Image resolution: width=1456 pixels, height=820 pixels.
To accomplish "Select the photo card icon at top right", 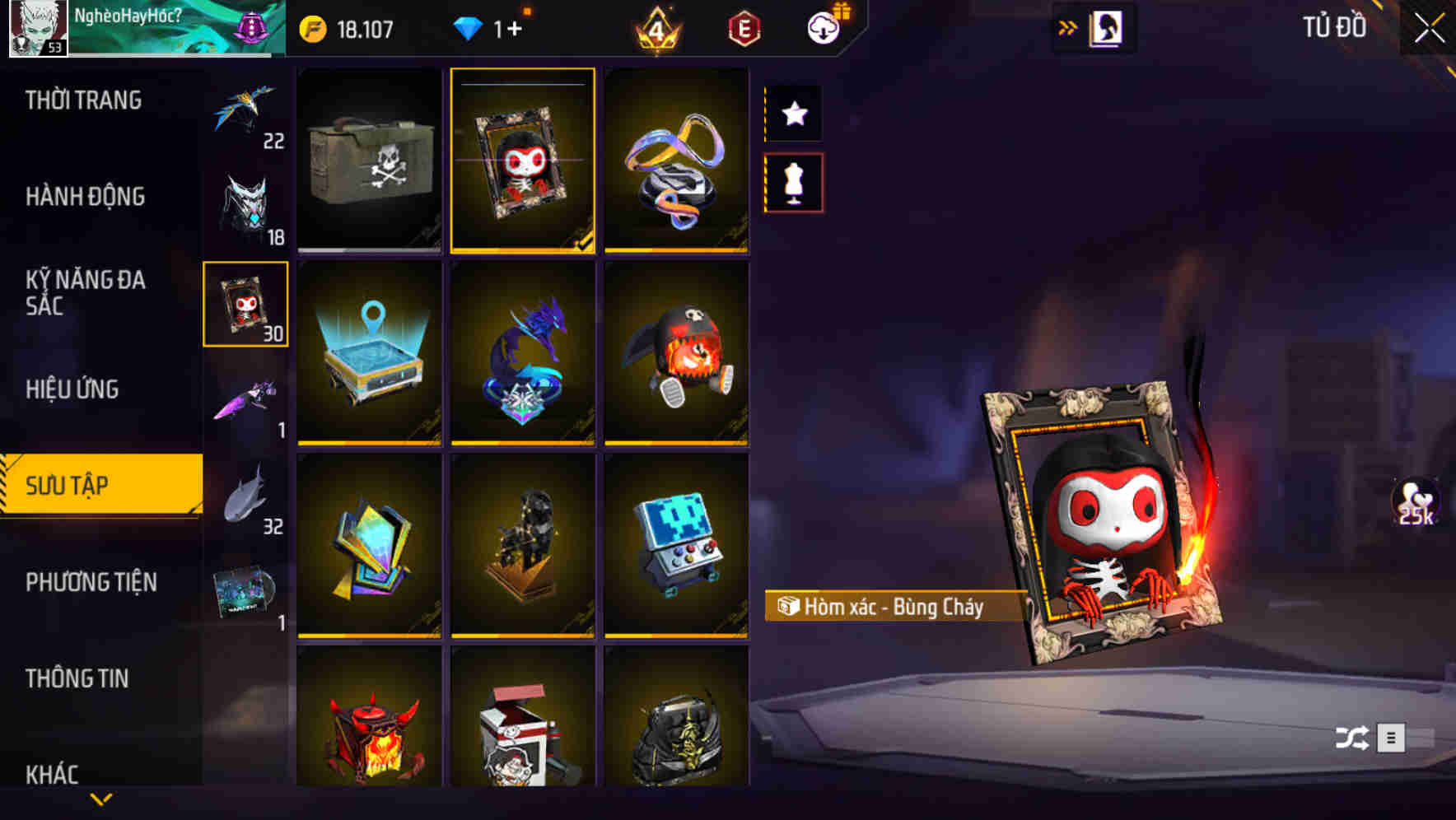I will click(x=1104, y=26).
